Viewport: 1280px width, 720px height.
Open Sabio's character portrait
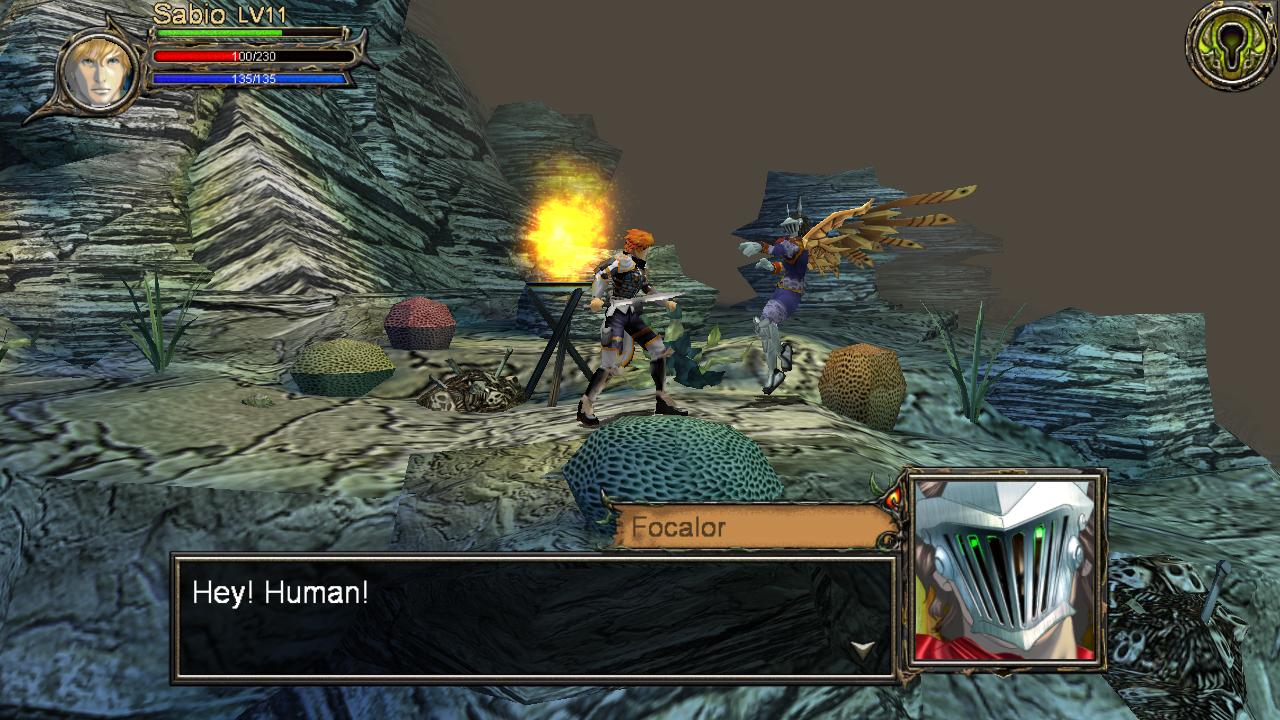(98, 69)
